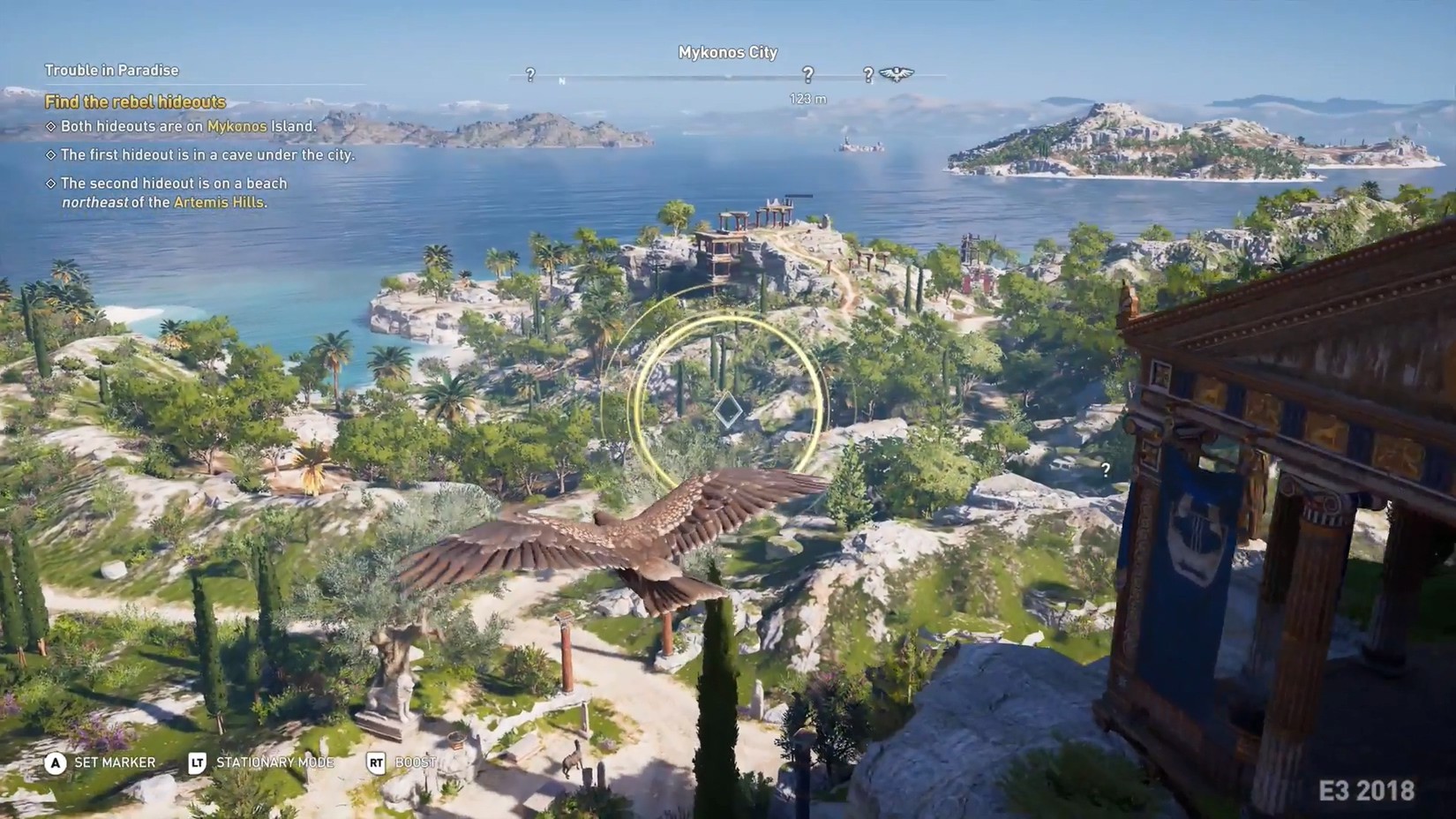Screen dimensions: 1456x819
Task: Select the Find the rebel hideouts objective
Action: point(135,101)
